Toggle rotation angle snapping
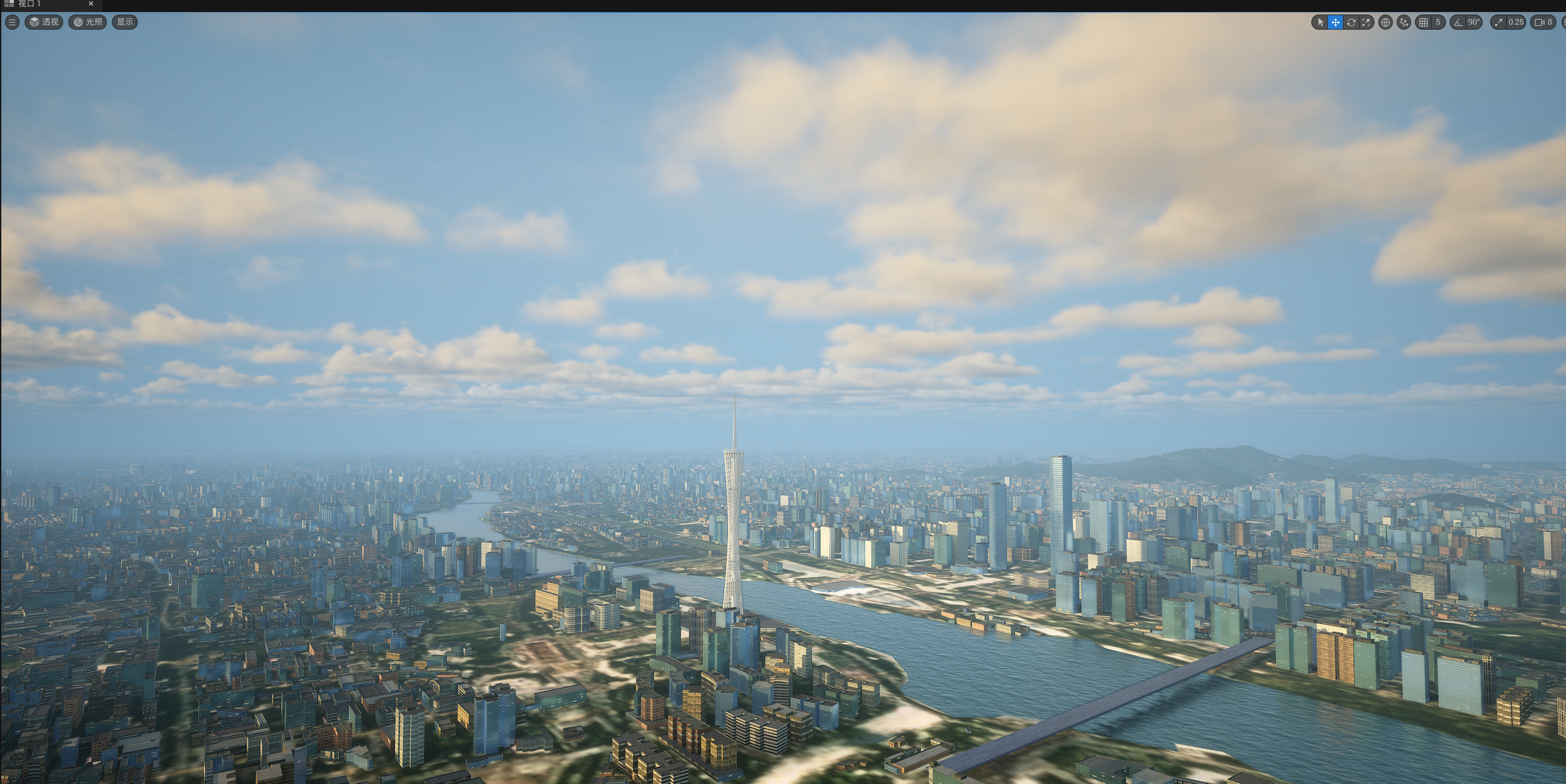Image resolution: width=1566 pixels, height=784 pixels. click(1458, 22)
